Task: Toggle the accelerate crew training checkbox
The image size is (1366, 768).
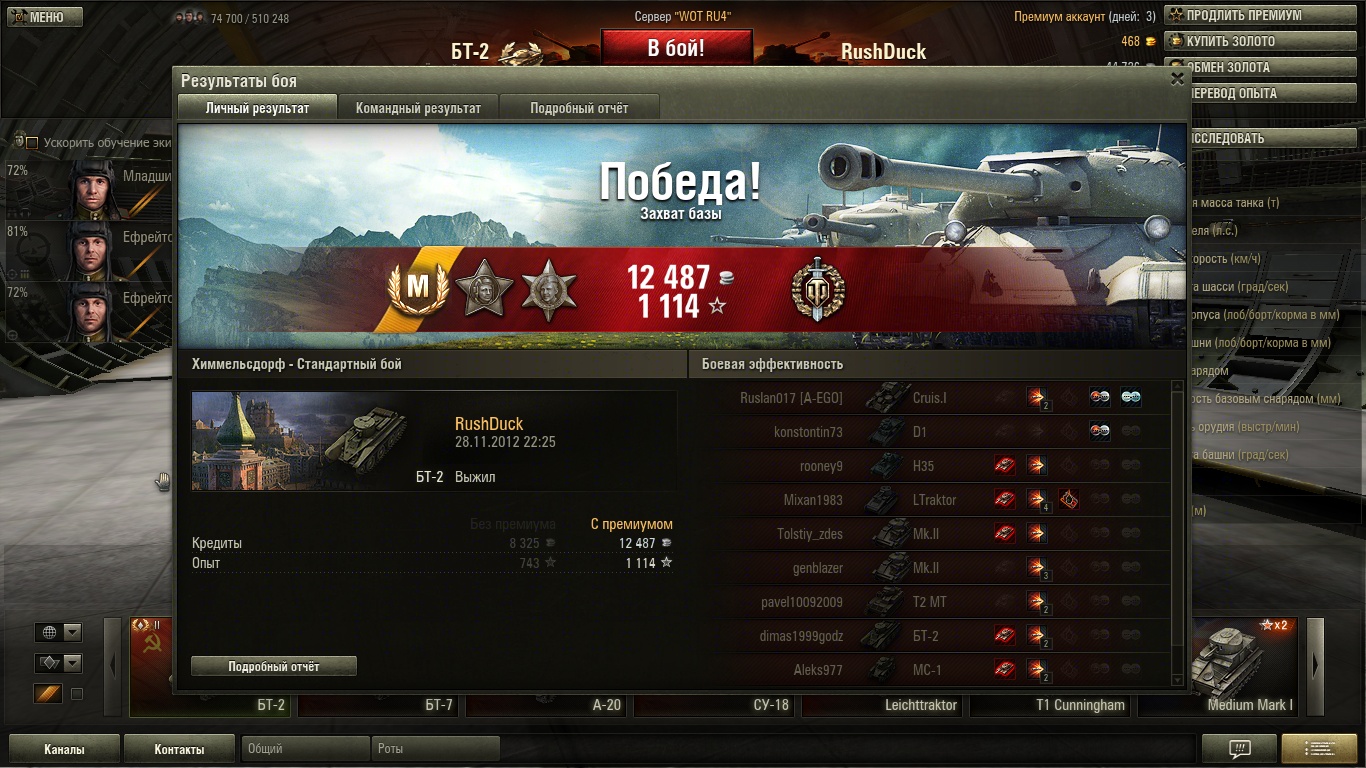Action: 32,143
